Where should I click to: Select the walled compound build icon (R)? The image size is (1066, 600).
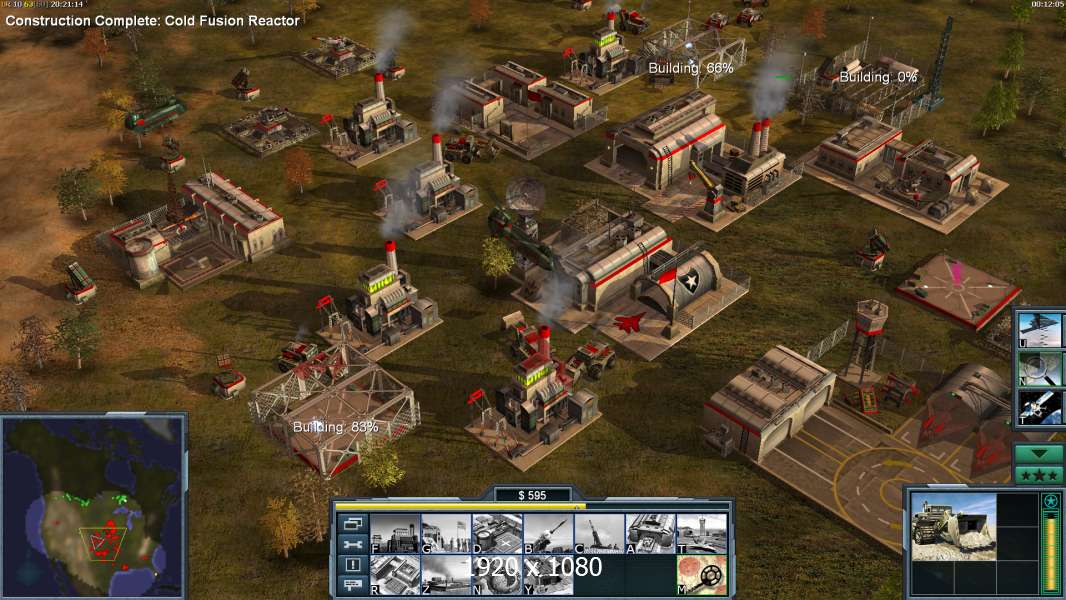click(x=395, y=574)
